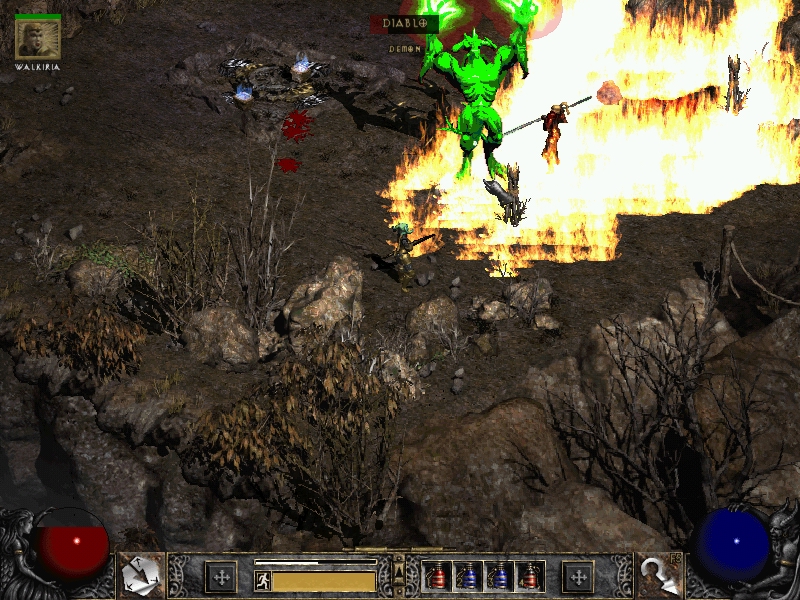800x600 pixels.
Task: Click the cross button right of the potion belt
Action: tap(578, 576)
